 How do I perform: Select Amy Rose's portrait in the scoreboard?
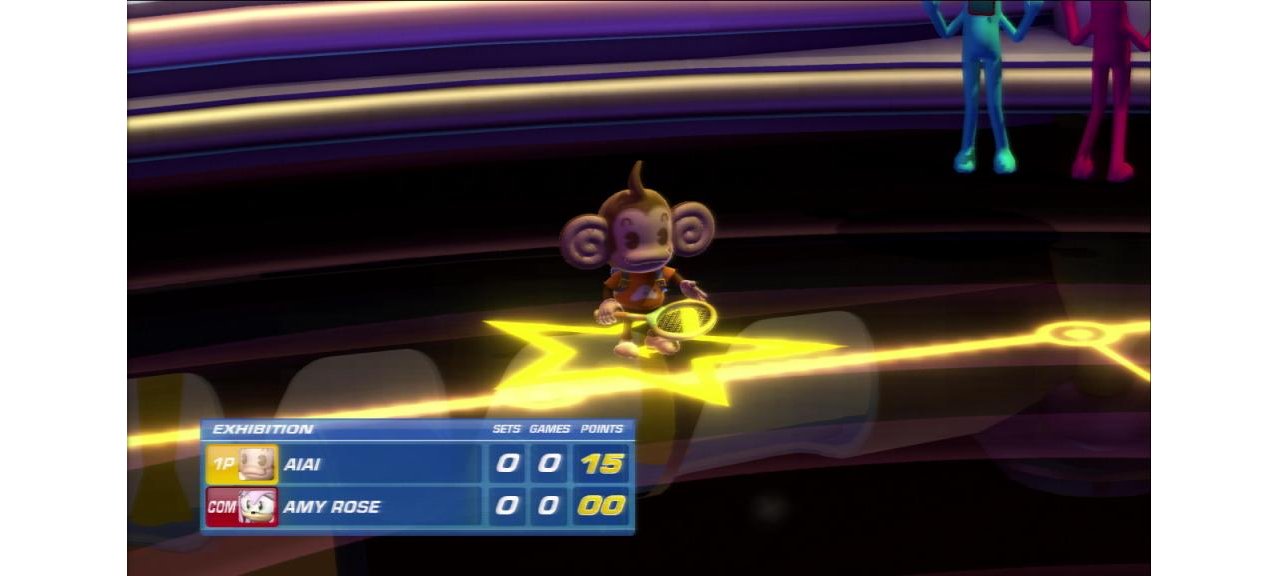click(x=258, y=507)
